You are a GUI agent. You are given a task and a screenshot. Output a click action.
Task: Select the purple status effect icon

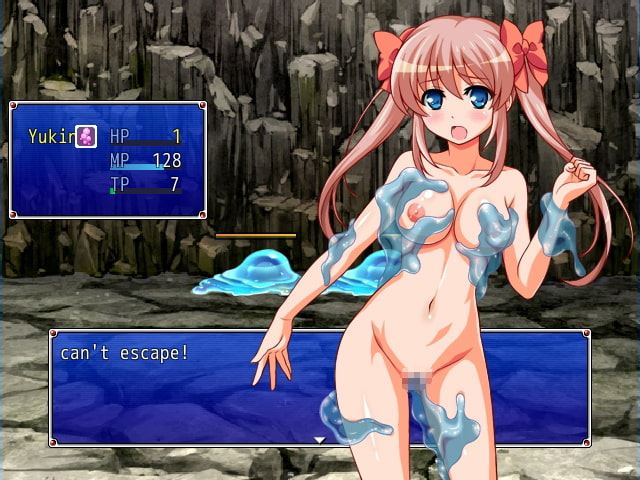pyautogui.click(x=87, y=137)
